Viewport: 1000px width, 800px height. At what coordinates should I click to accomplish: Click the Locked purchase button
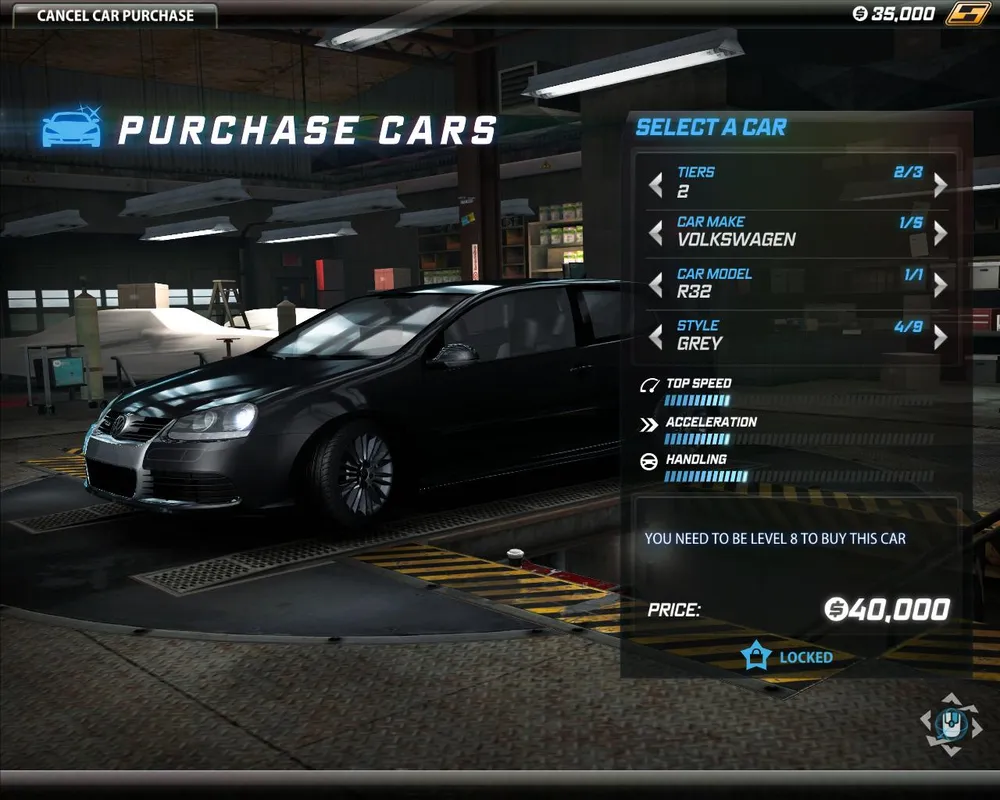point(788,657)
